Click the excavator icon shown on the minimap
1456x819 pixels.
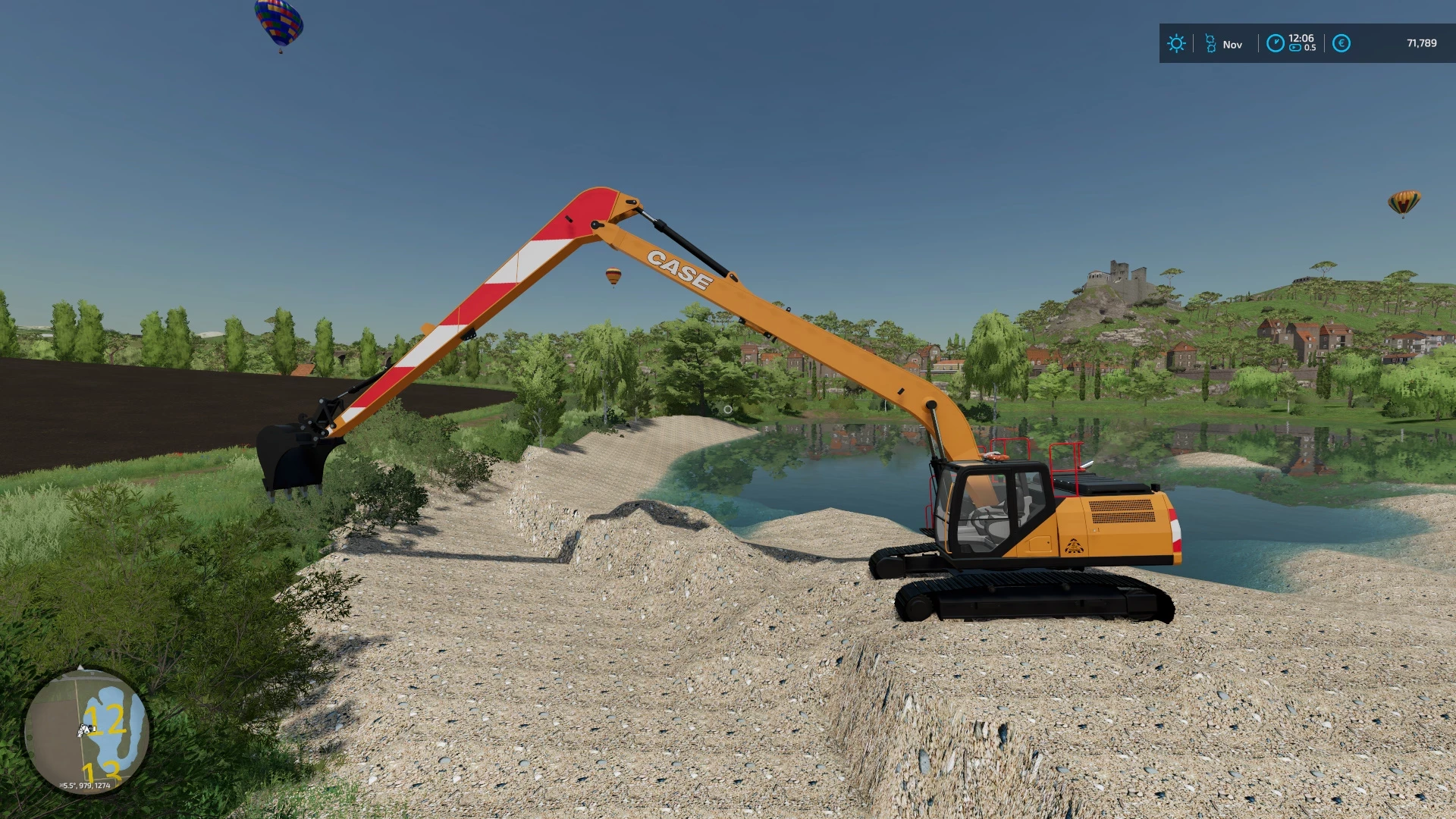[x=83, y=726]
